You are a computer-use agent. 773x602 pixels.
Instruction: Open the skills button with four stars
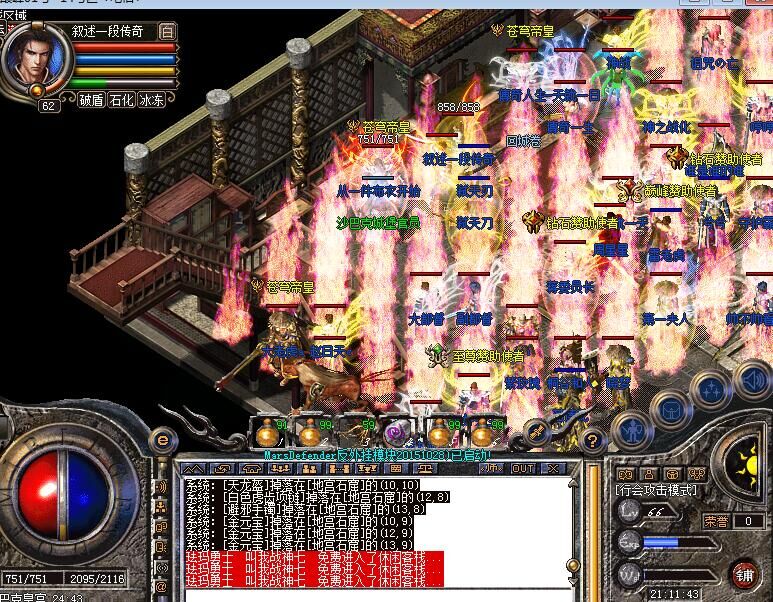coord(709,389)
